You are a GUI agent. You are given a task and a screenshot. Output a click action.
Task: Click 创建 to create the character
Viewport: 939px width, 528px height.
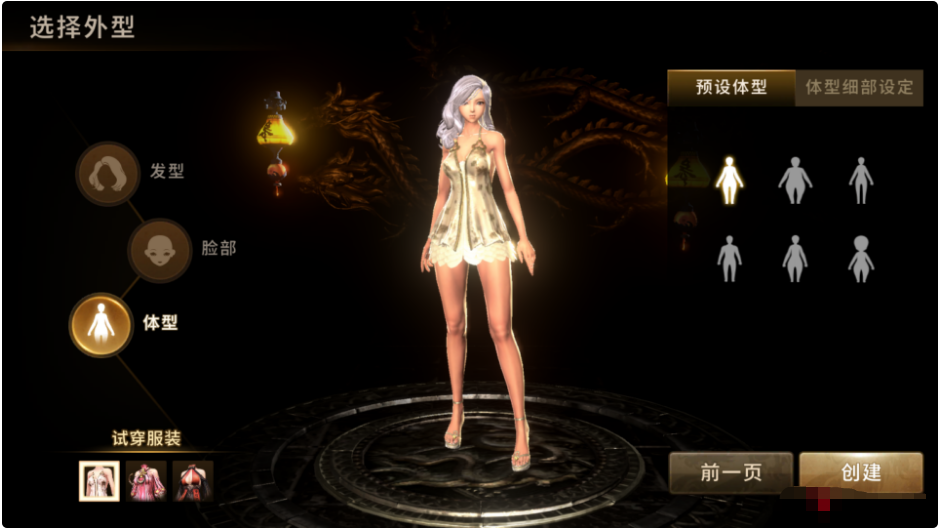point(860,473)
